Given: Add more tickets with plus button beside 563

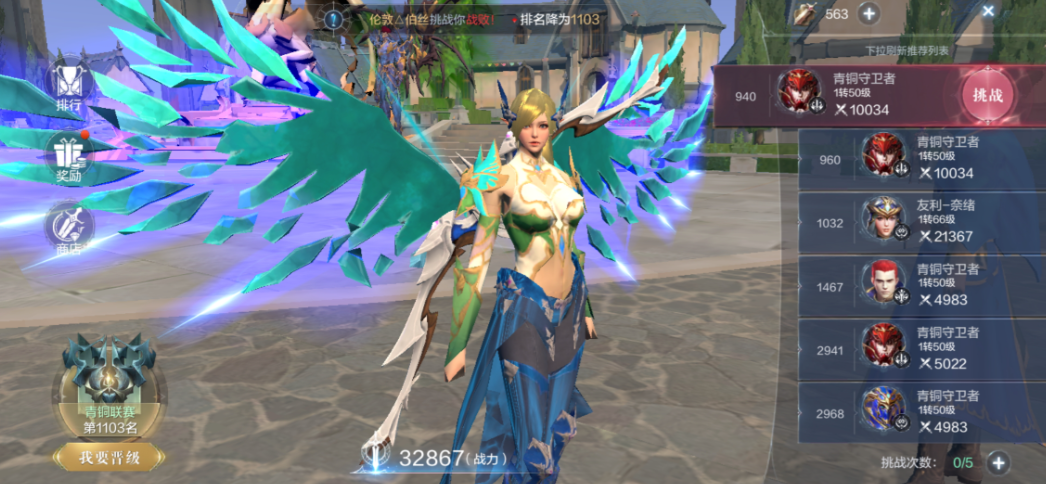Looking at the screenshot, I should 868,14.
